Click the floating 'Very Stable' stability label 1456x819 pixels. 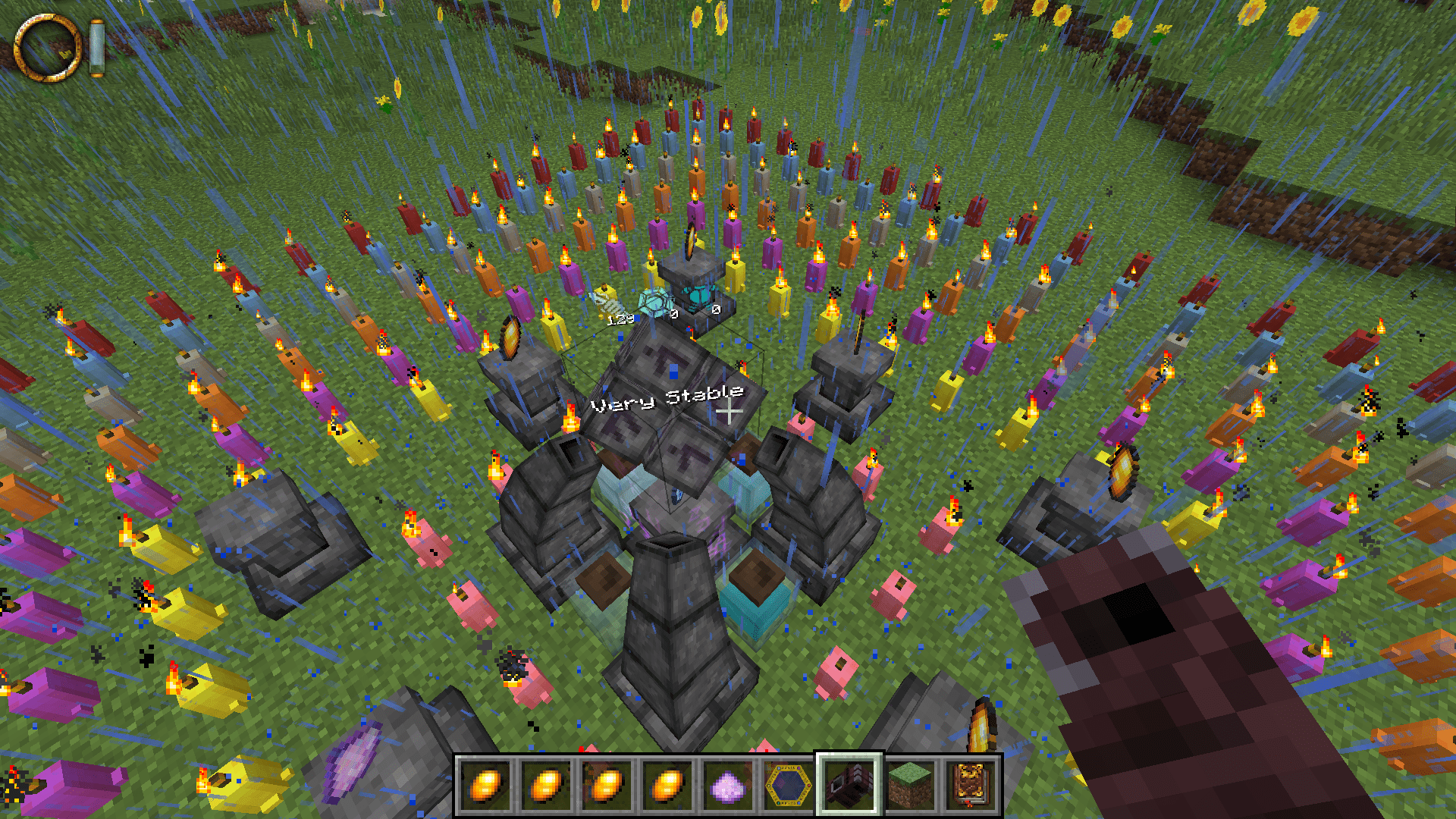[666, 397]
